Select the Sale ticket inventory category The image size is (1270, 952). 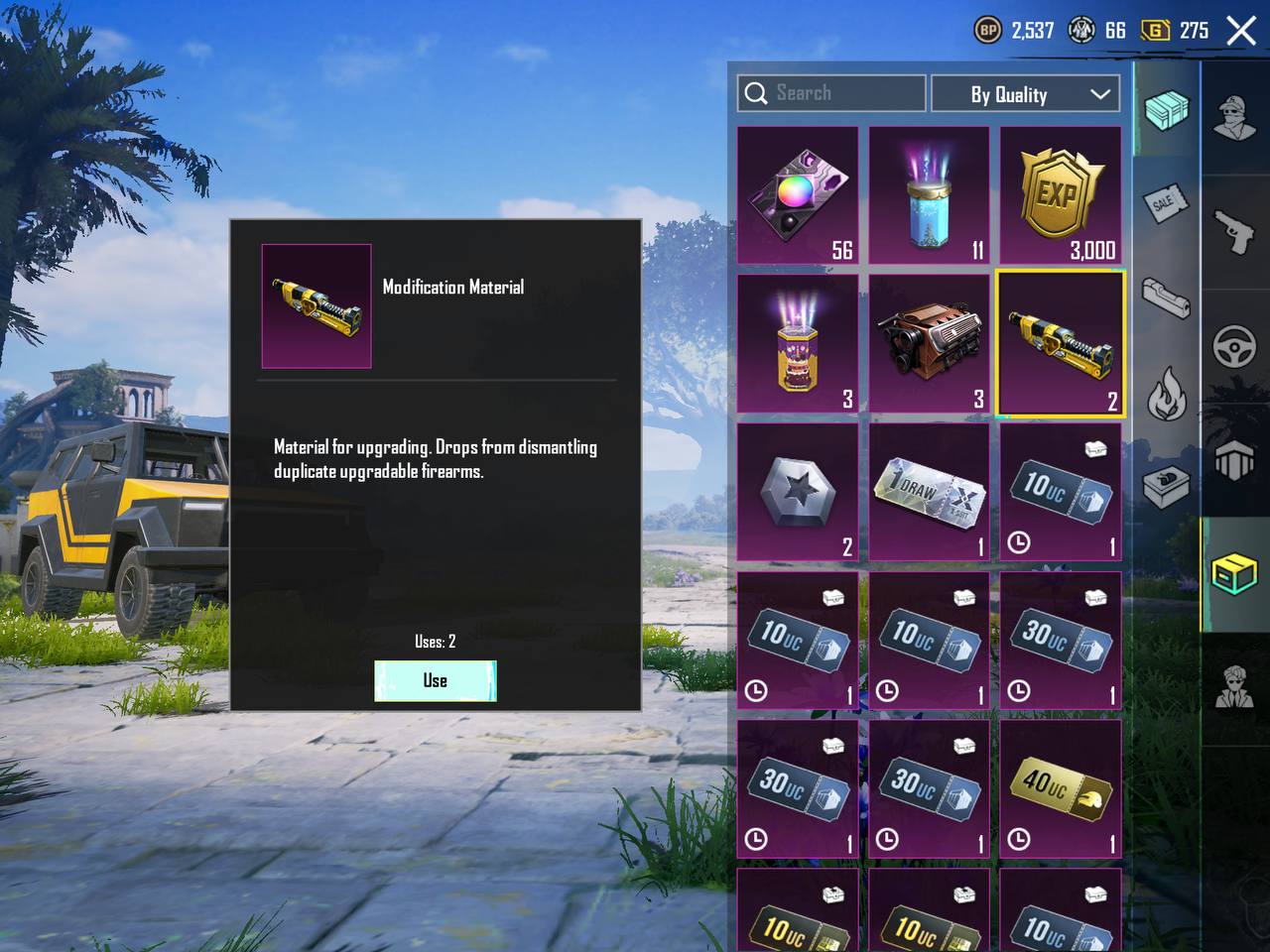point(1166,202)
